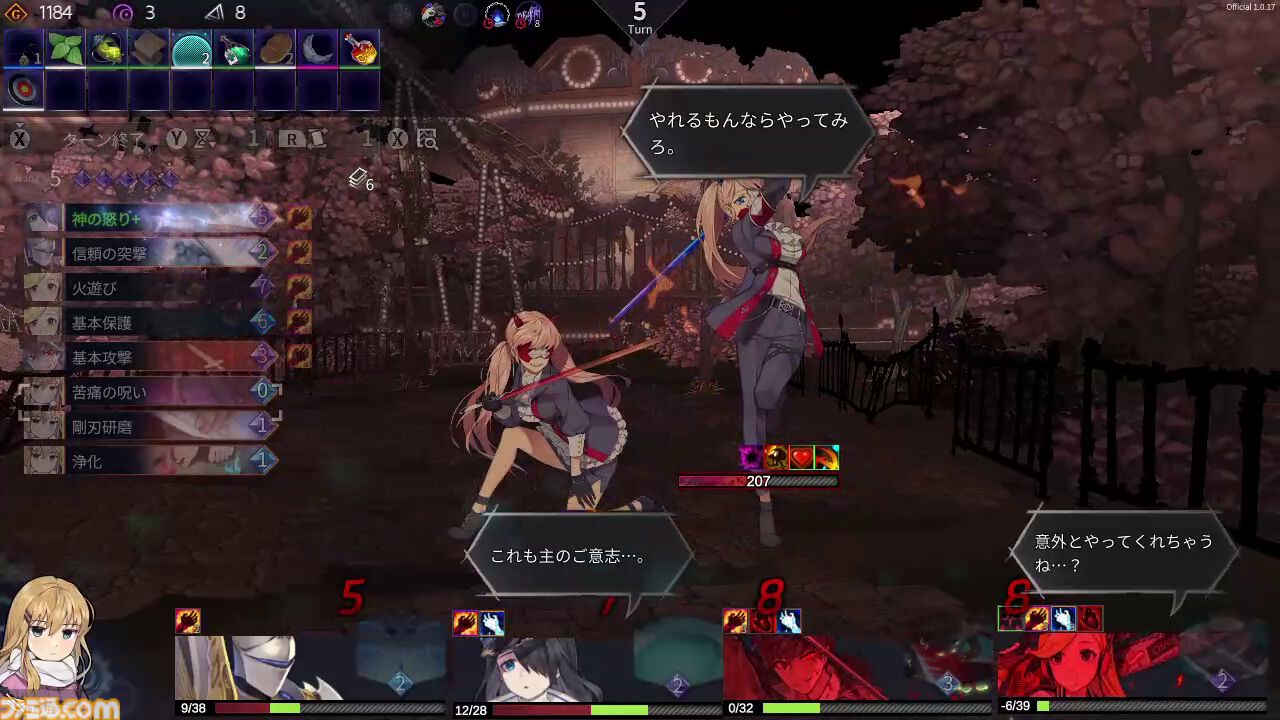The width and height of the screenshot is (1280, 720).
Task: Click the card magnifier search icon
Action: pos(427,139)
